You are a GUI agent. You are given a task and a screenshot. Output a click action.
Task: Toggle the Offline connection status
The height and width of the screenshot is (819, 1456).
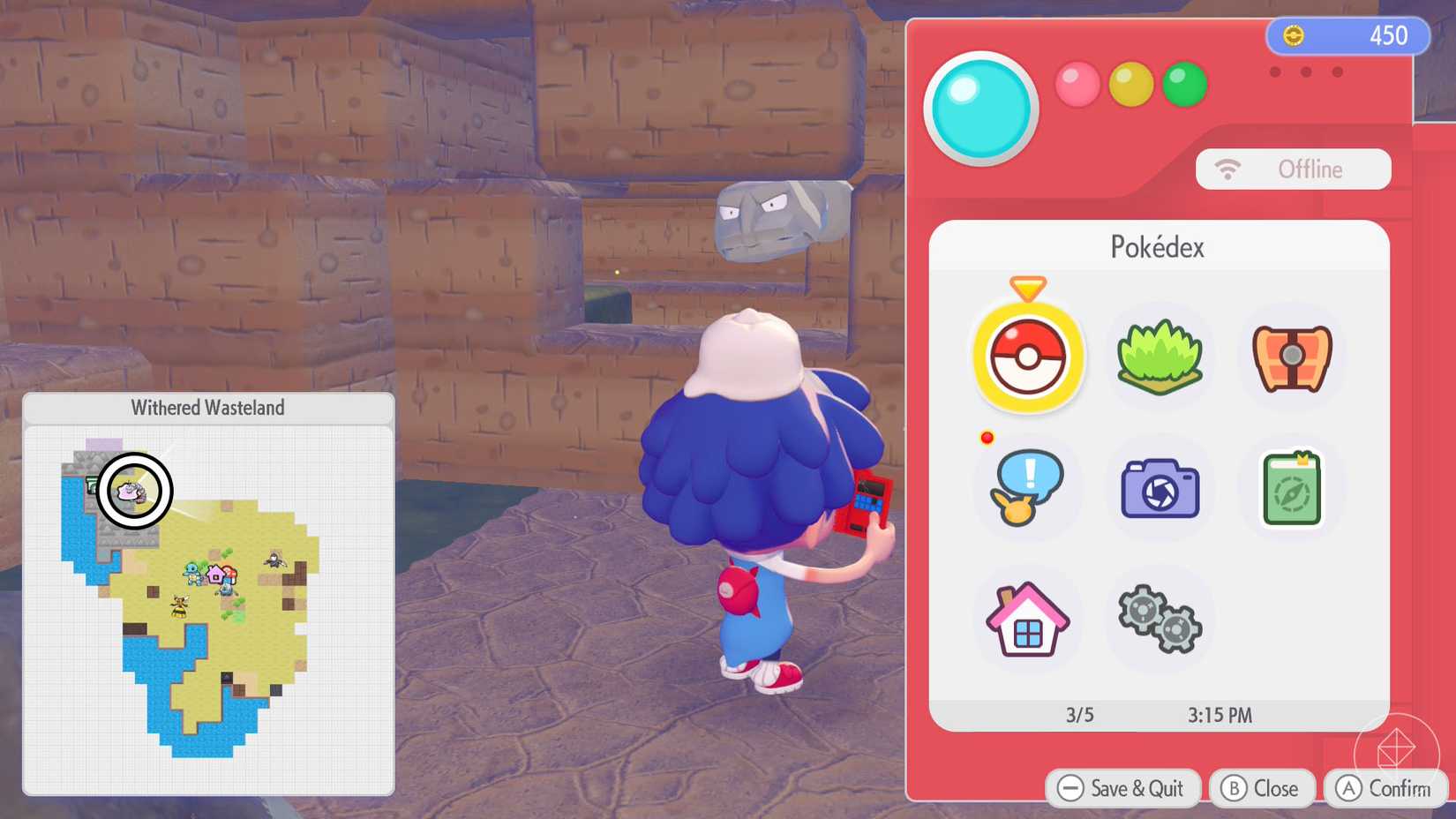1293,169
